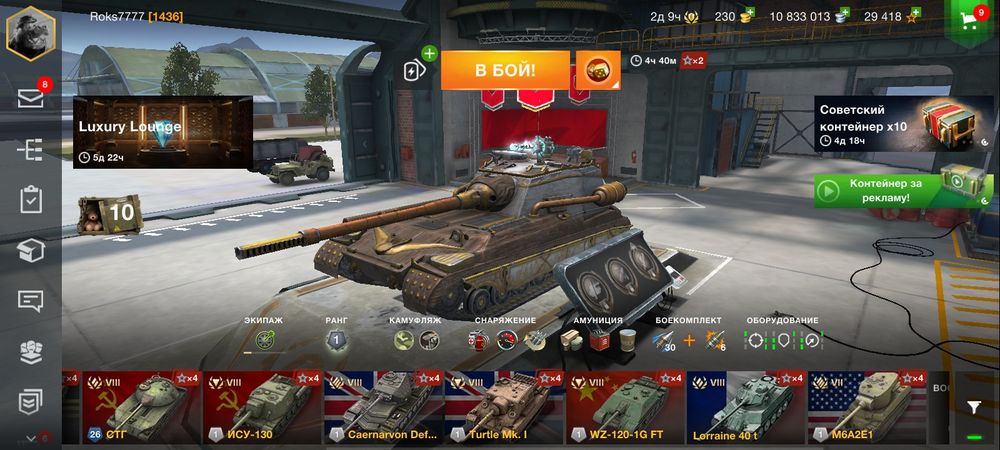
Task: Open the КАМУФЛЯЖ camouflage options
Action: tap(415, 340)
